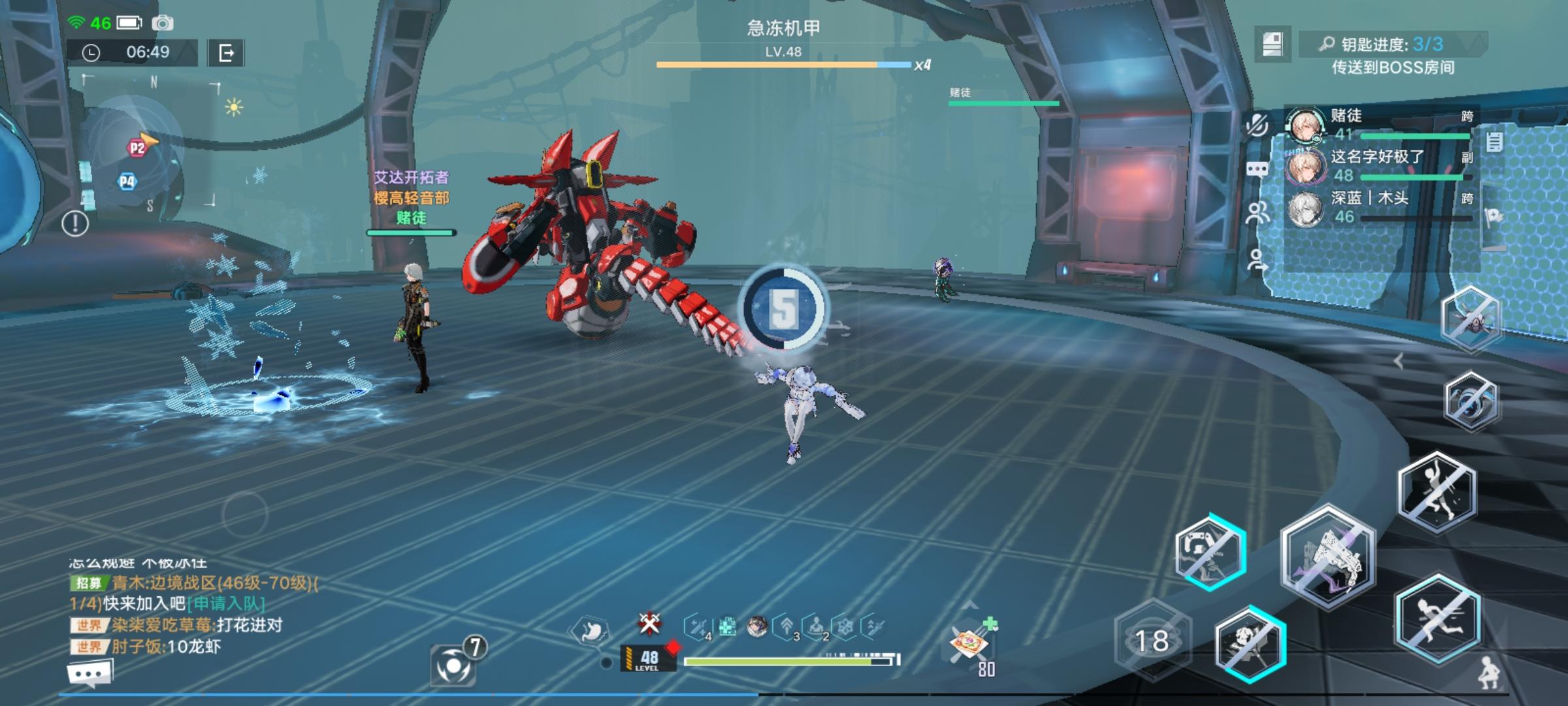Tap the exclamation alert icon
1568x706 pixels.
click(75, 224)
